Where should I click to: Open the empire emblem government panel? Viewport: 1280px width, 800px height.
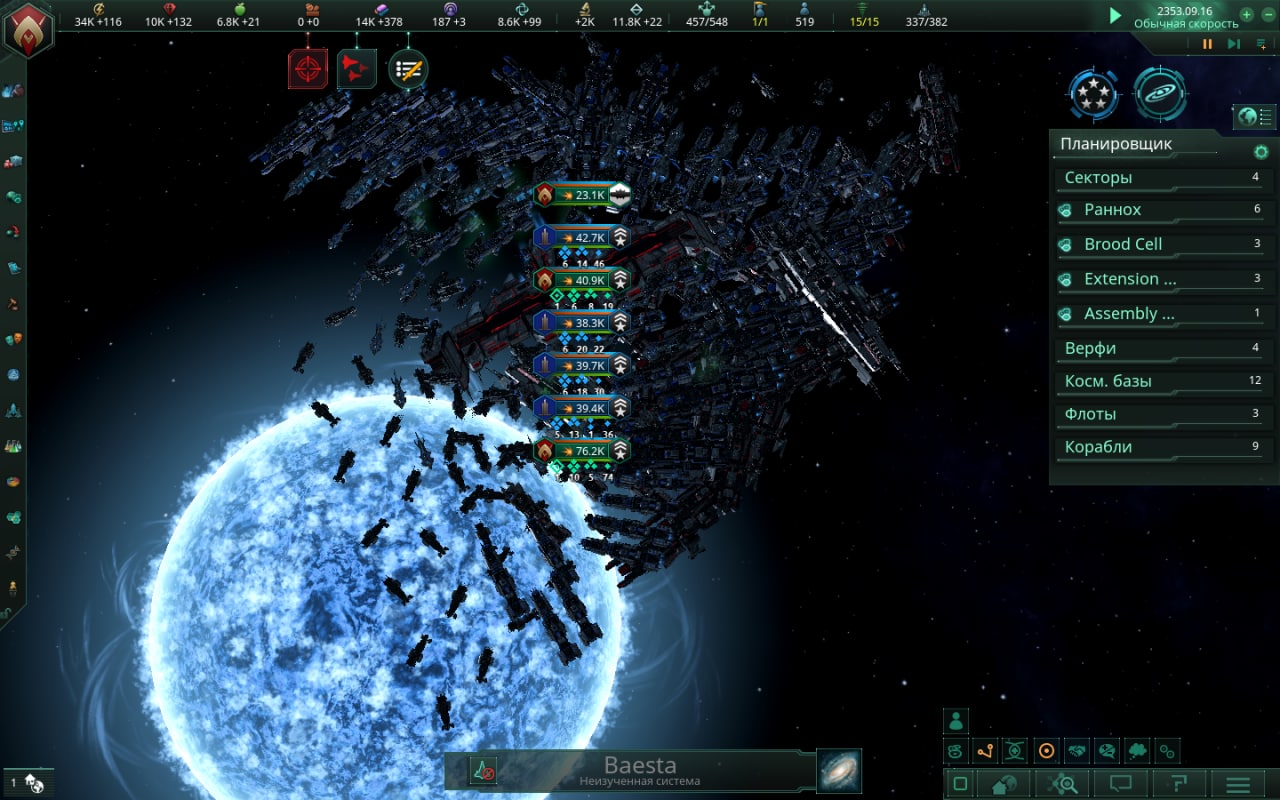point(28,30)
